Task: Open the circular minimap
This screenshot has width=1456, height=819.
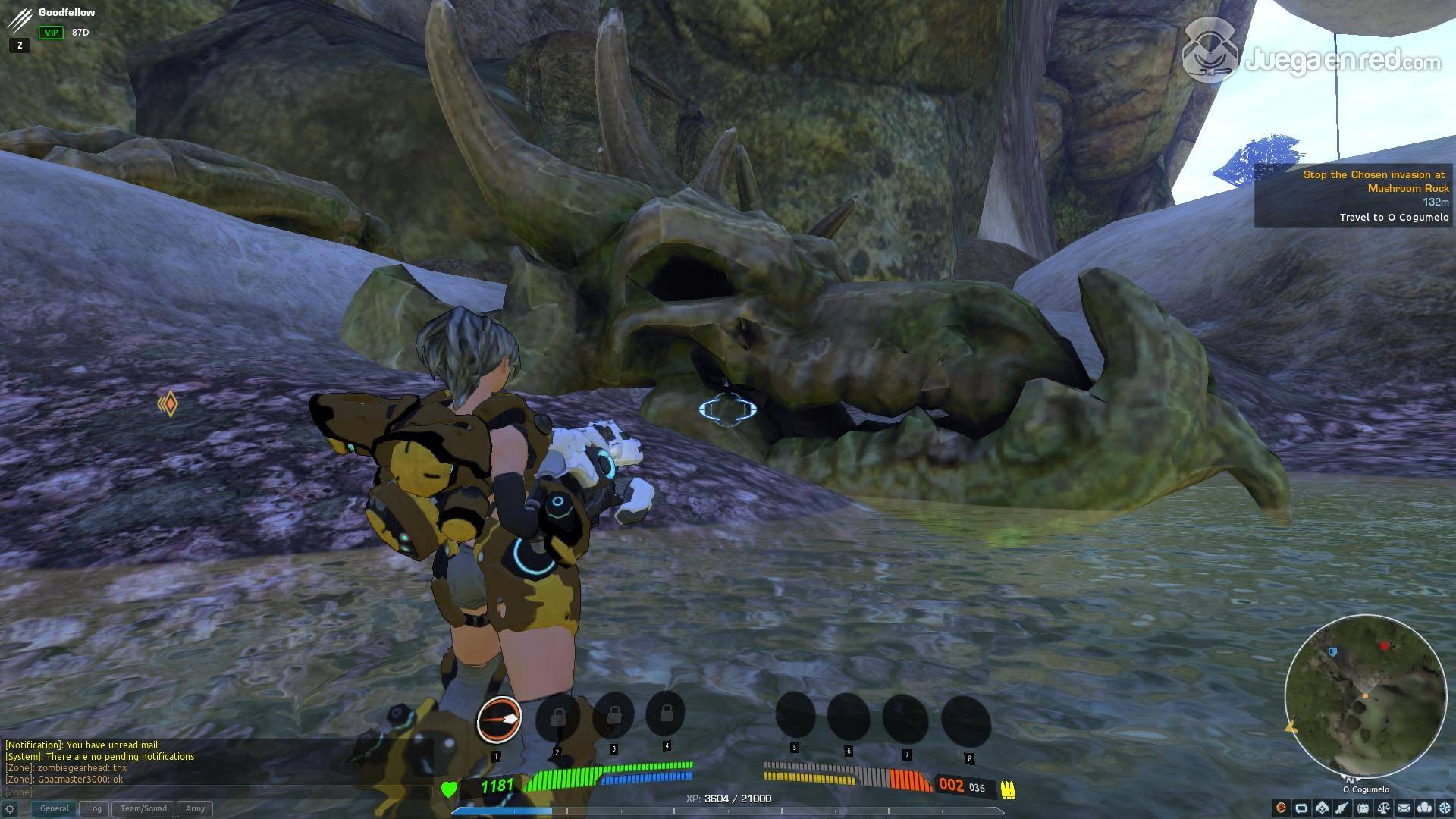Action: coord(1365,695)
